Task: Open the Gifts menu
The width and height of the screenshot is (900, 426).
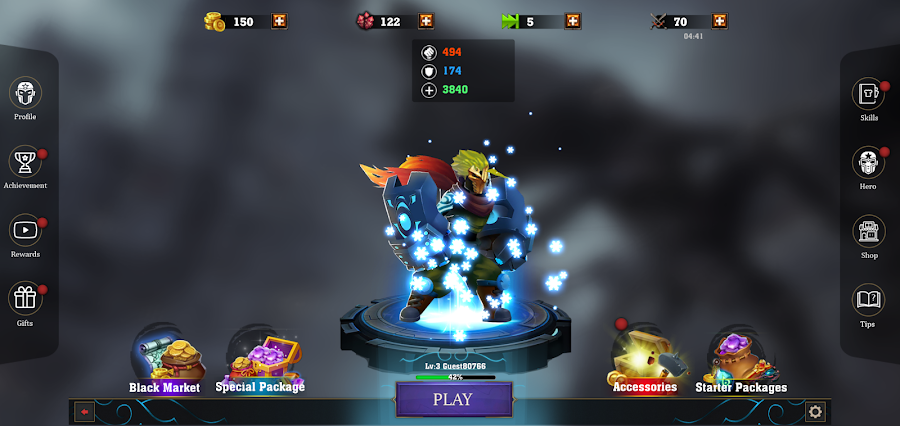Action: (x=25, y=299)
